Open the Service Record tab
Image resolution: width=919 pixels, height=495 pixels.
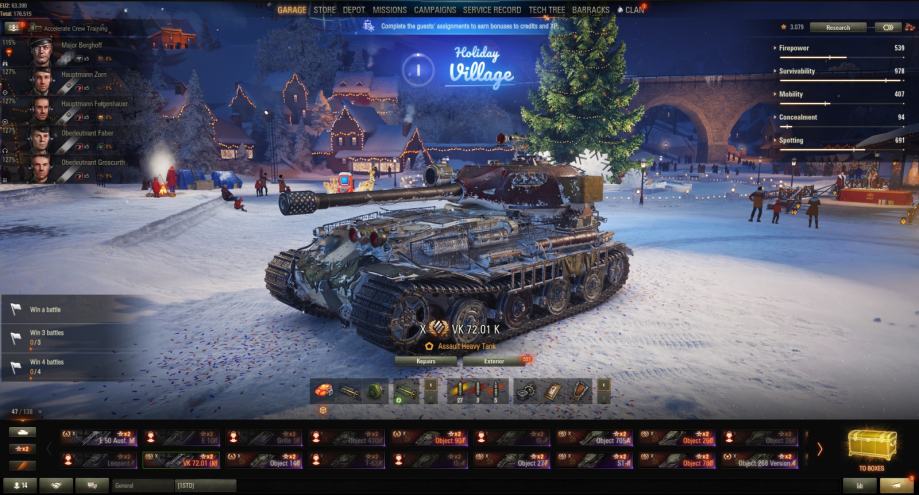[x=492, y=10]
